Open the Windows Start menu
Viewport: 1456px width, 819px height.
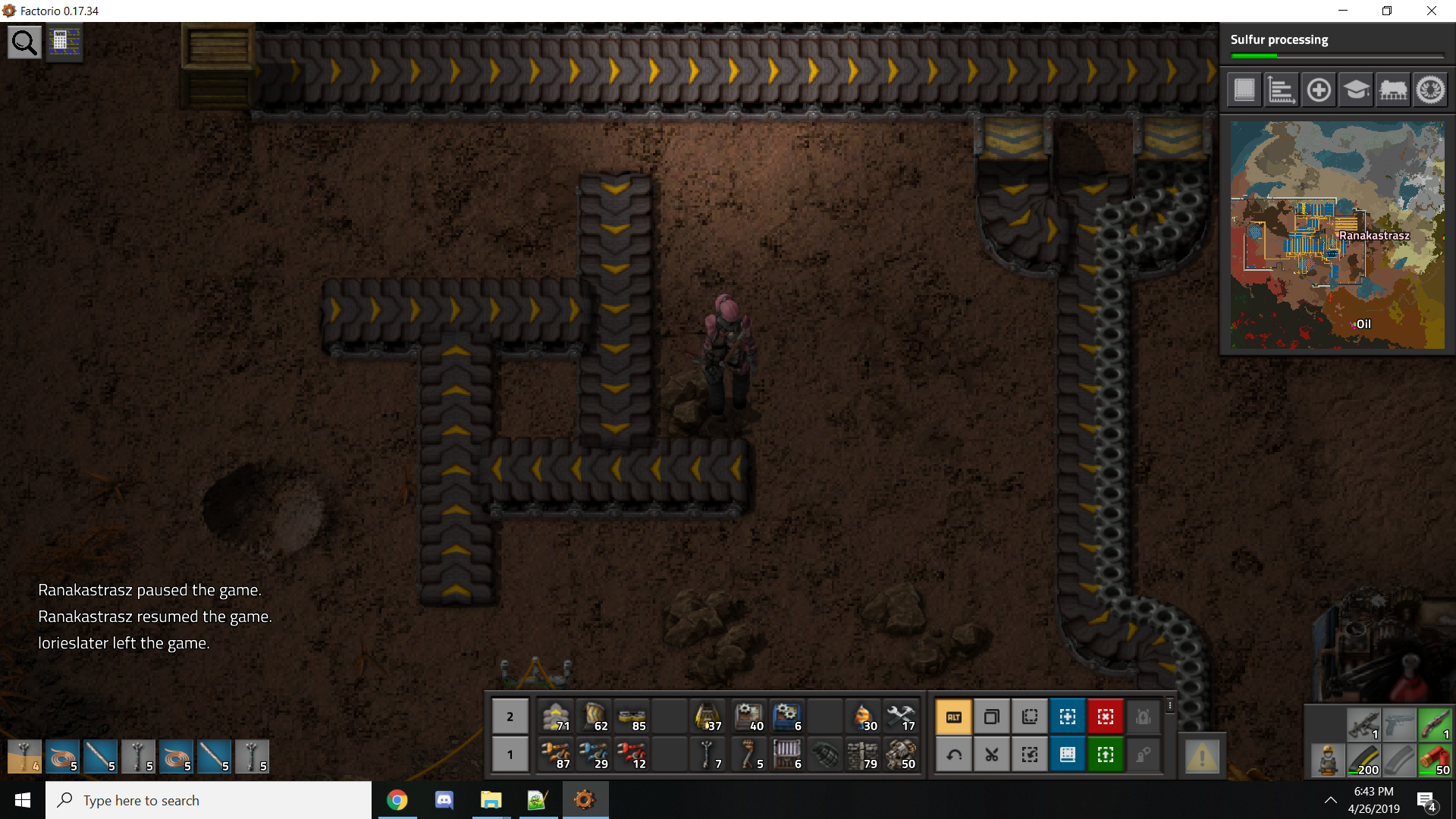click(22, 799)
